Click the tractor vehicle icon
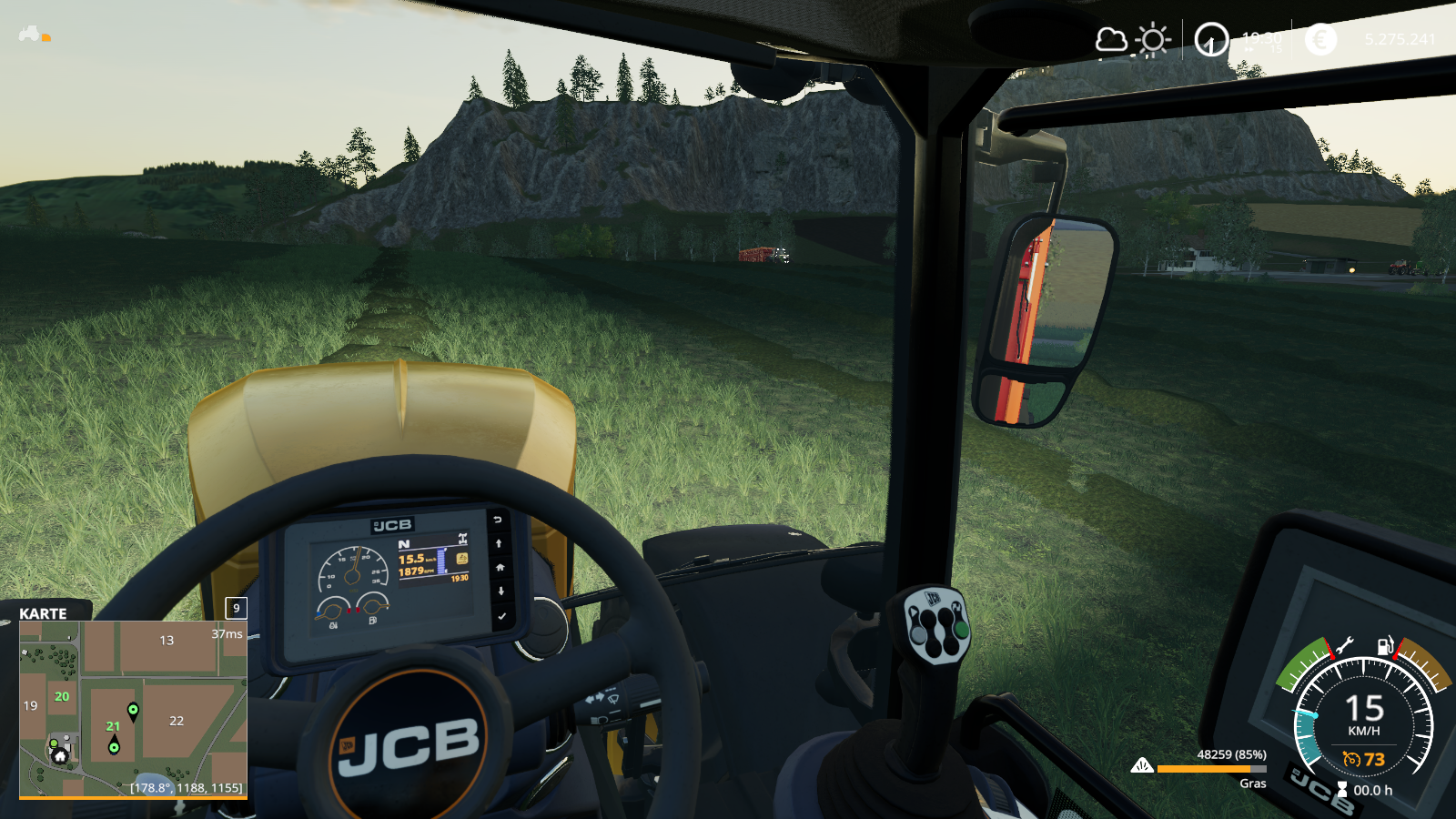 [31, 35]
